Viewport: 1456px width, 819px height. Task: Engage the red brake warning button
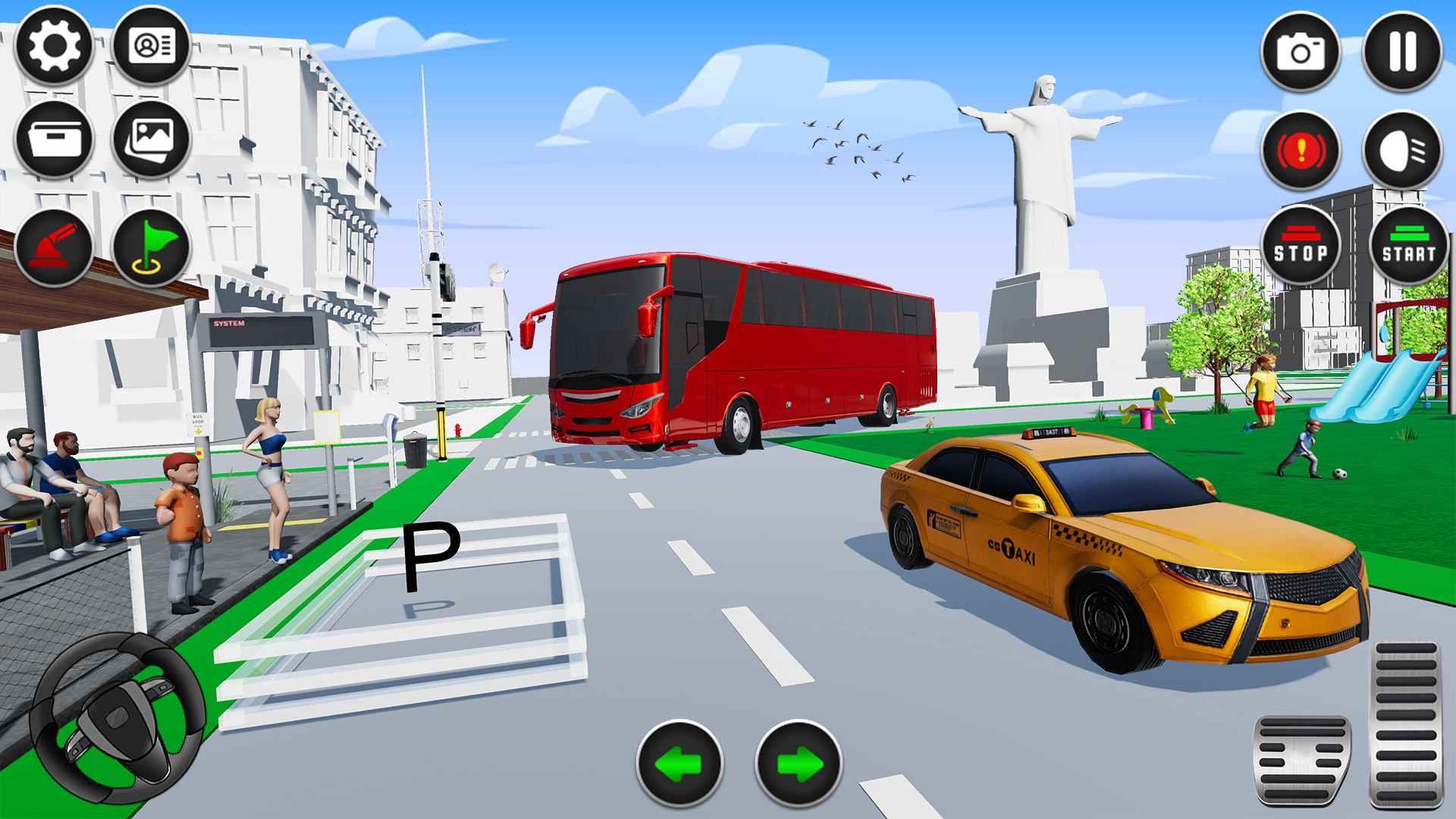click(x=1301, y=150)
